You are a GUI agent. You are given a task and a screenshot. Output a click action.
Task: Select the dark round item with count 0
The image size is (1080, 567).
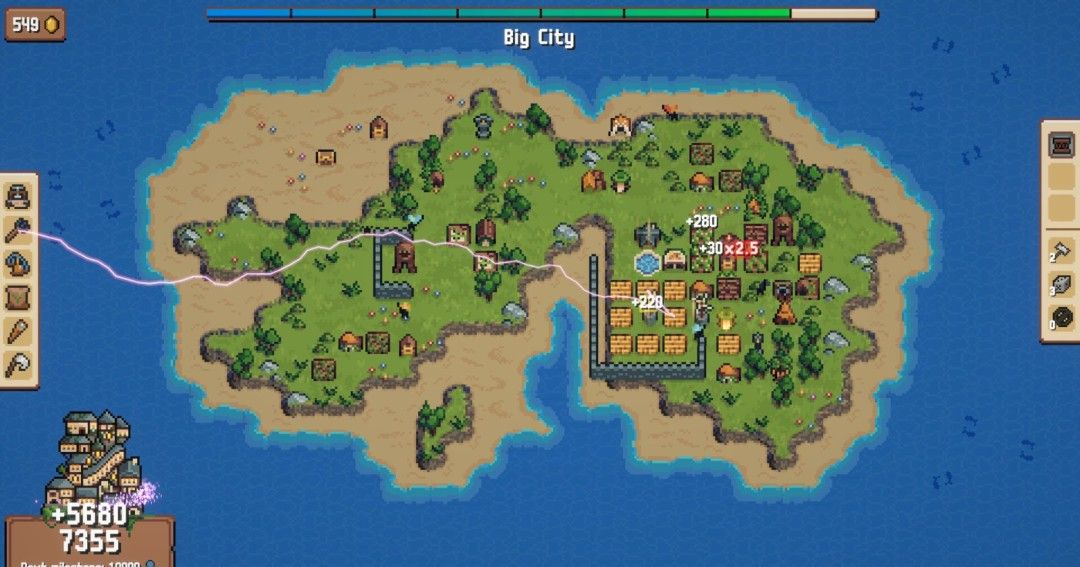(1061, 318)
